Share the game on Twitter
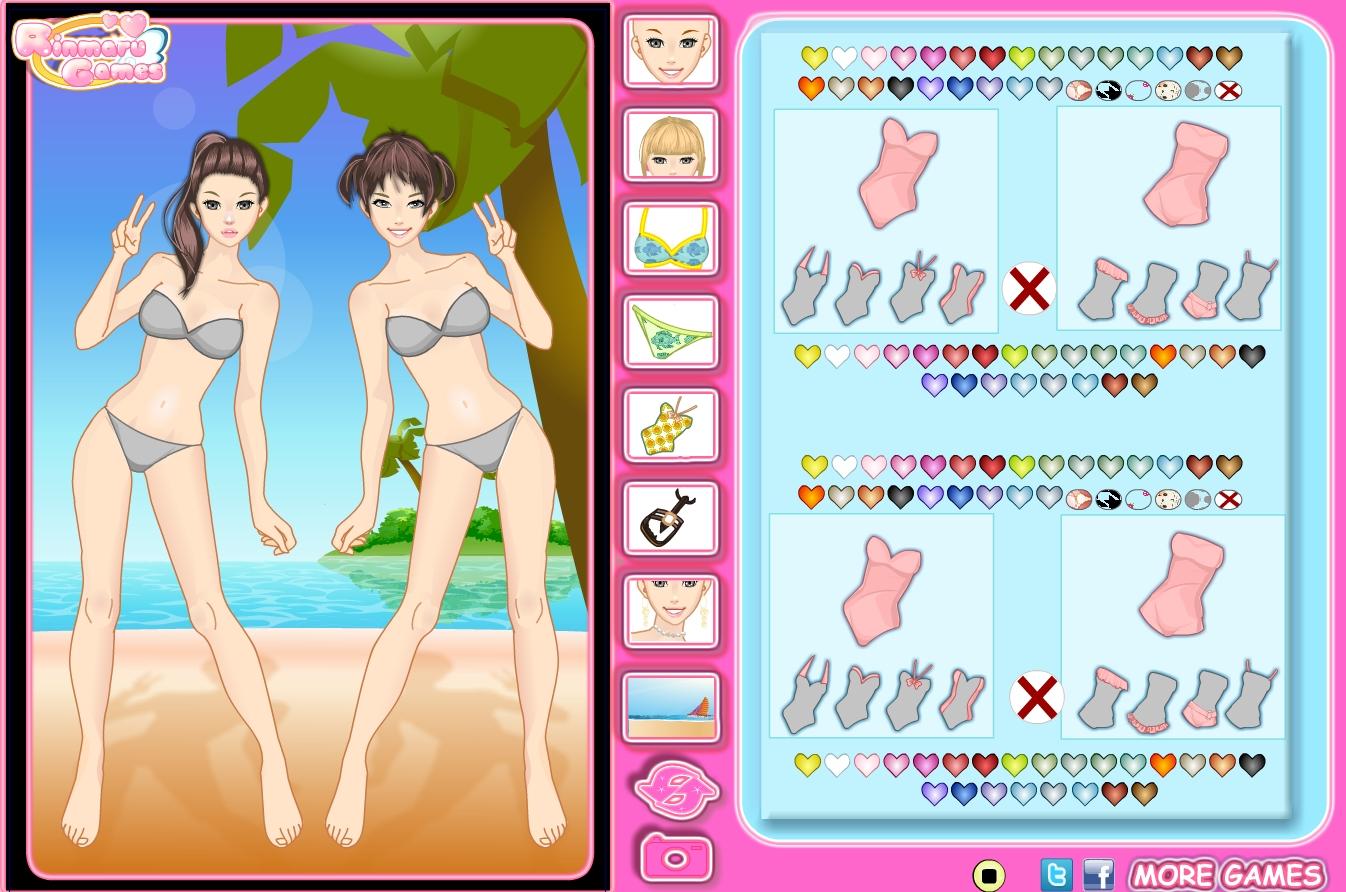 tap(1055, 875)
